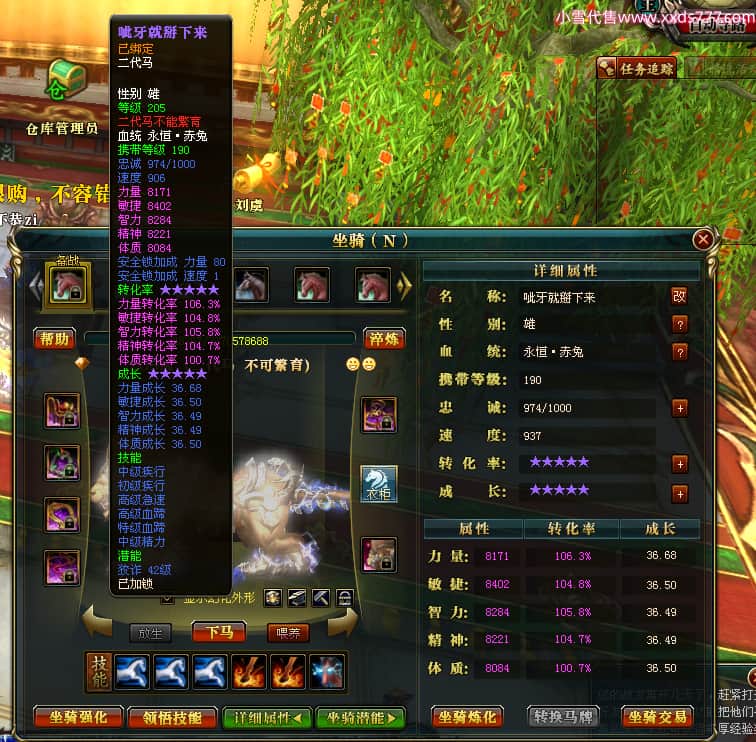Click the 领悟技能 learn skill button

[174, 717]
